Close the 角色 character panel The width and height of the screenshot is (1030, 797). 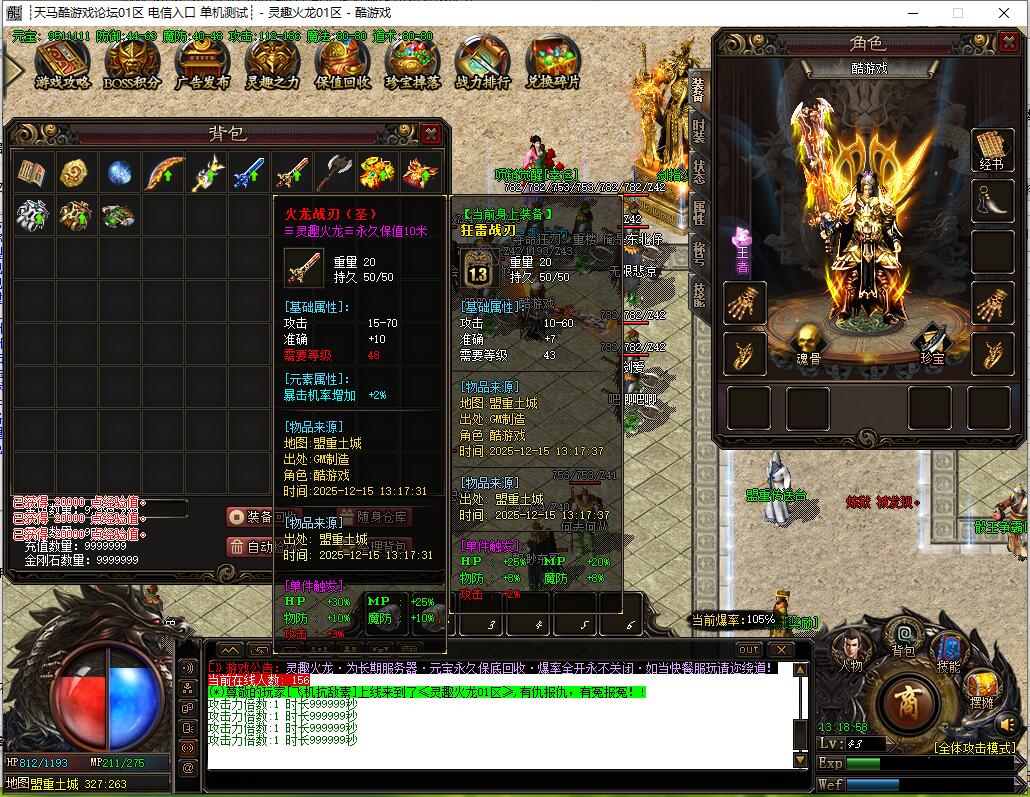(1004, 42)
